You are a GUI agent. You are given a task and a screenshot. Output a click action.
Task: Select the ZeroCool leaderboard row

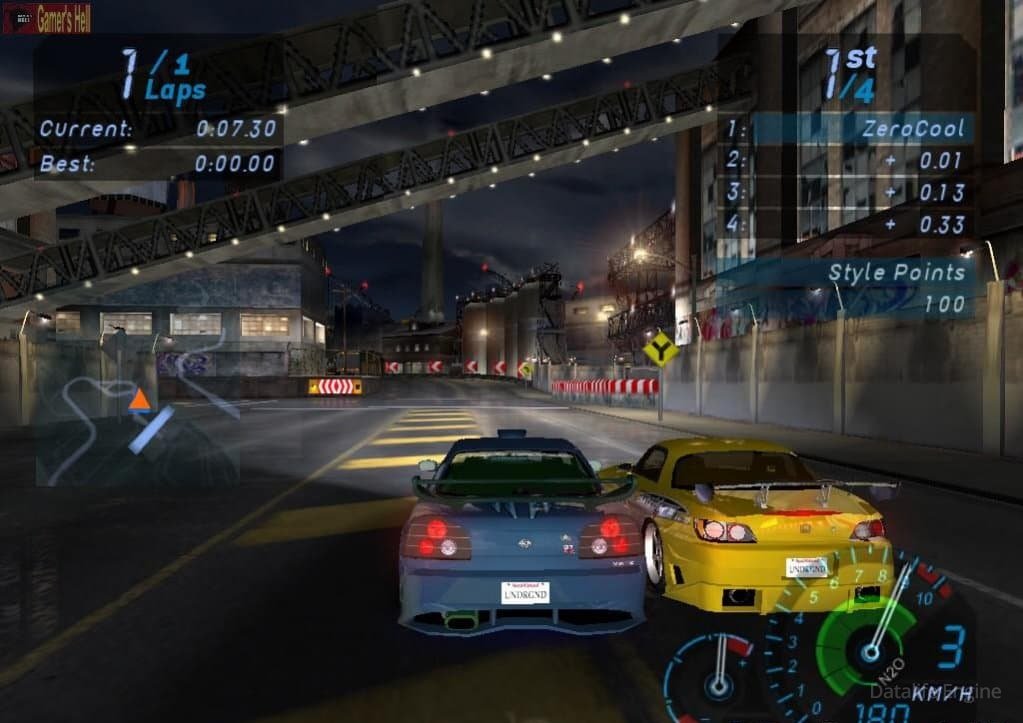(x=846, y=128)
